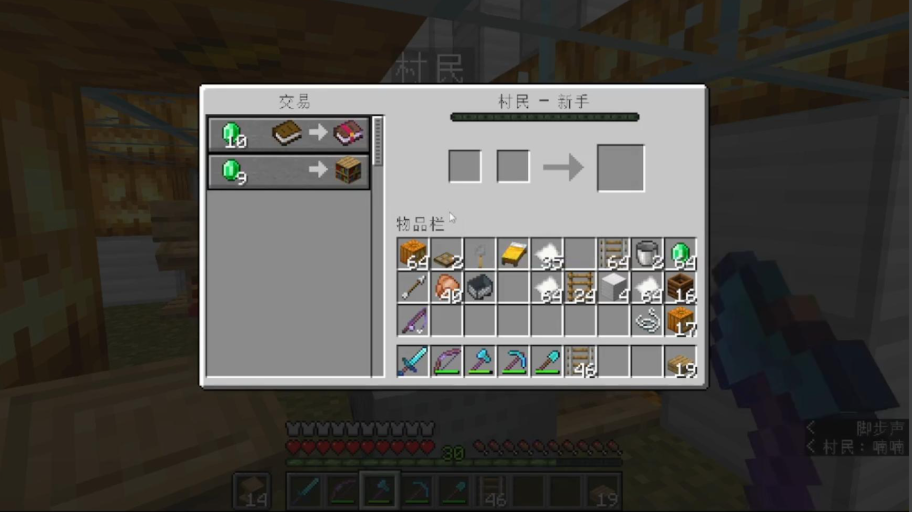This screenshot has height=512, width=912.
Task: Pick up the 19 wooden slabs
Action: (x=681, y=361)
